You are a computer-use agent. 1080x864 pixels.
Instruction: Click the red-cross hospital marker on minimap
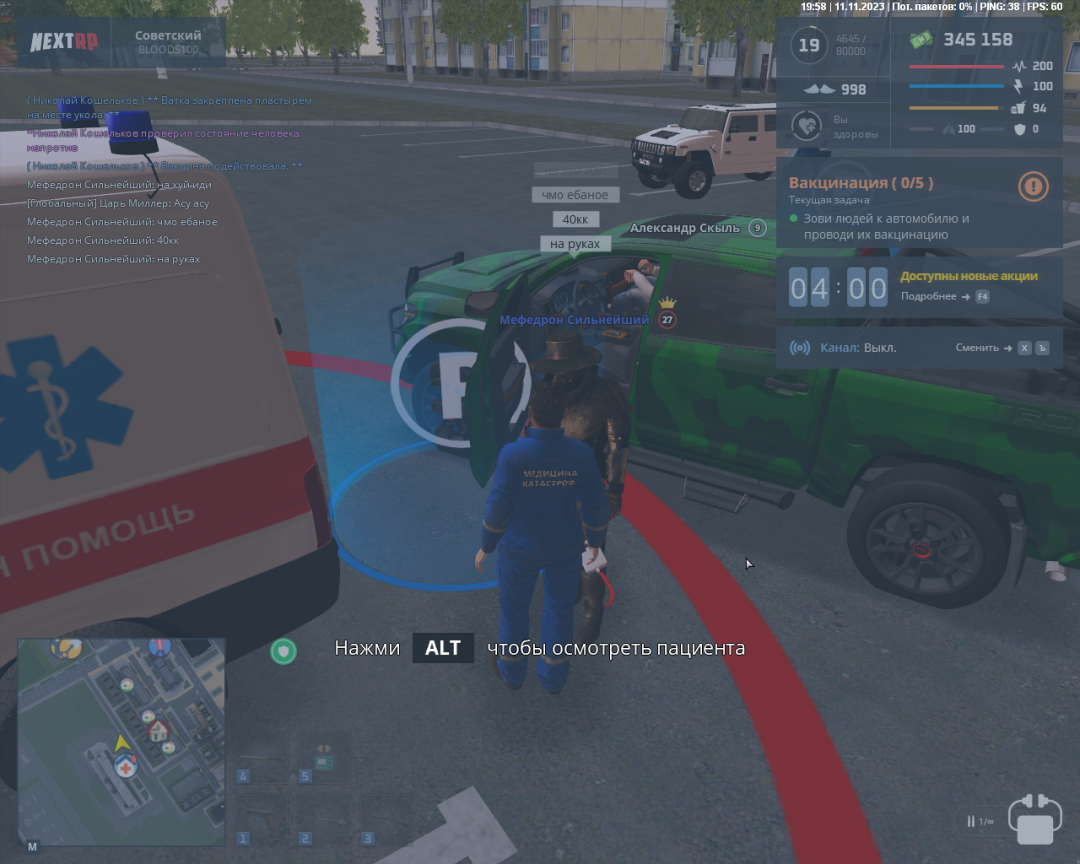125,766
